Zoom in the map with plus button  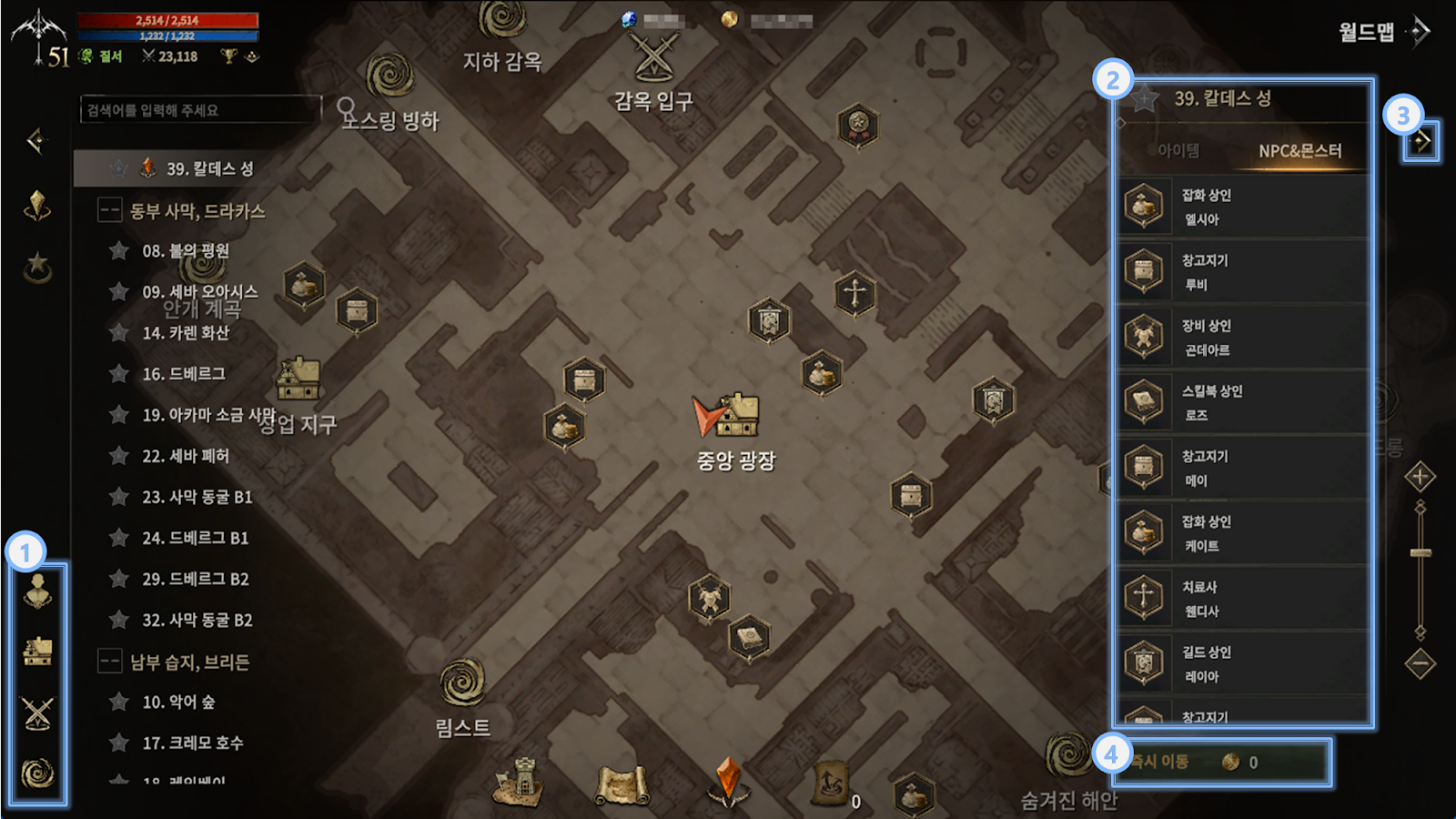point(1420,477)
